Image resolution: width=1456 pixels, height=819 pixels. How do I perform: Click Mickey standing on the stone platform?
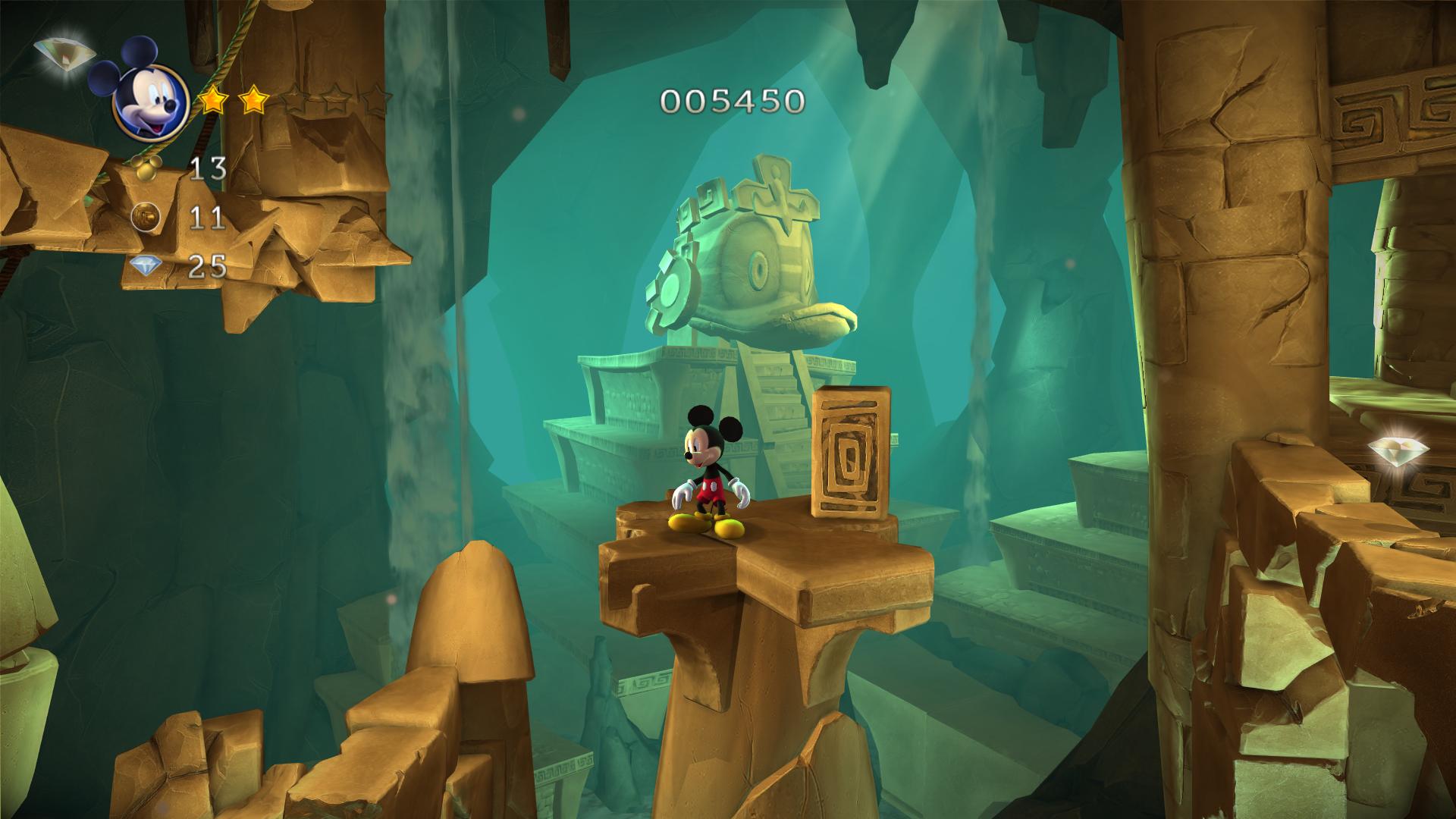(x=705, y=470)
